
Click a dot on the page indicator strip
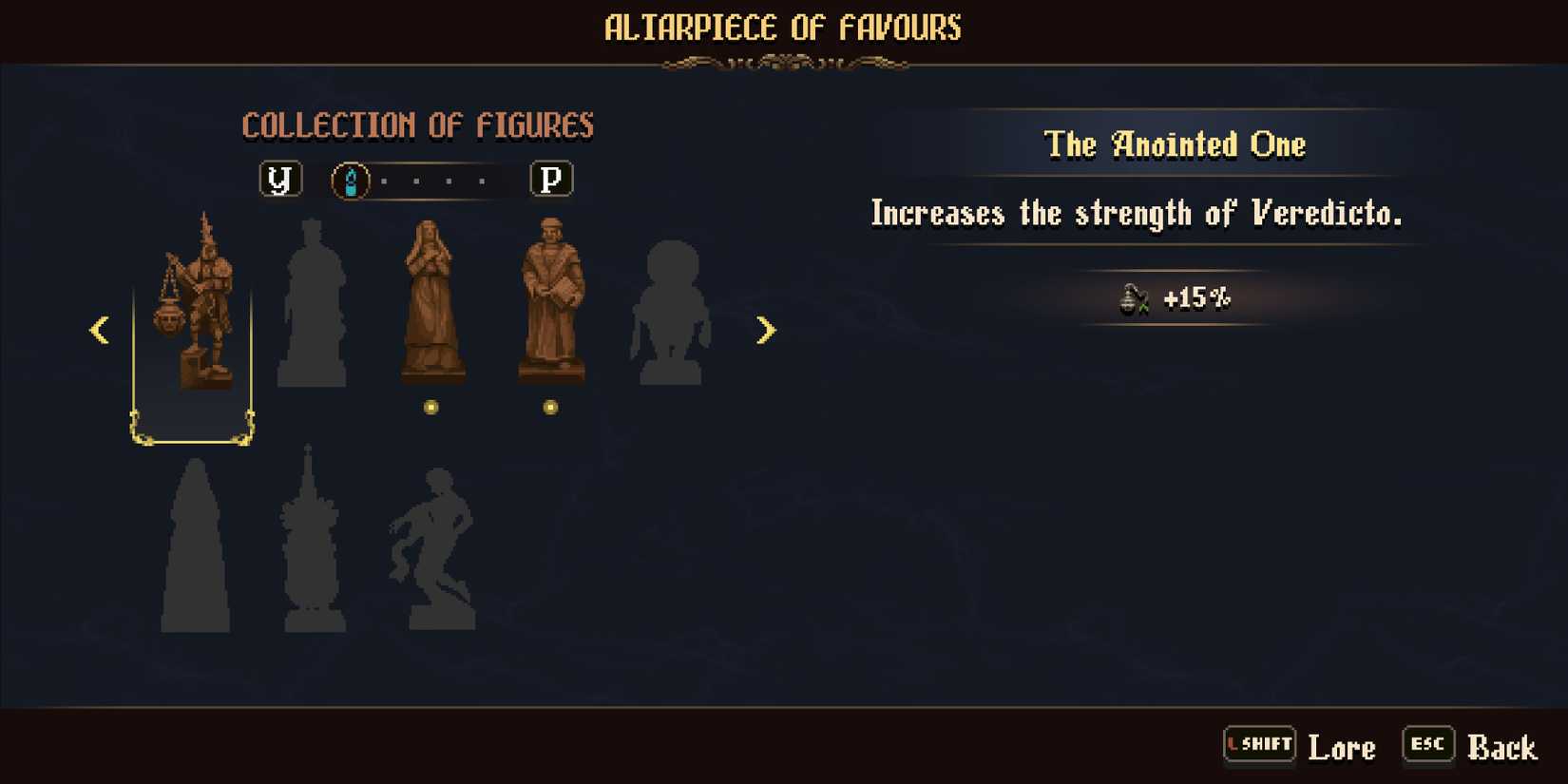(x=418, y=179)
